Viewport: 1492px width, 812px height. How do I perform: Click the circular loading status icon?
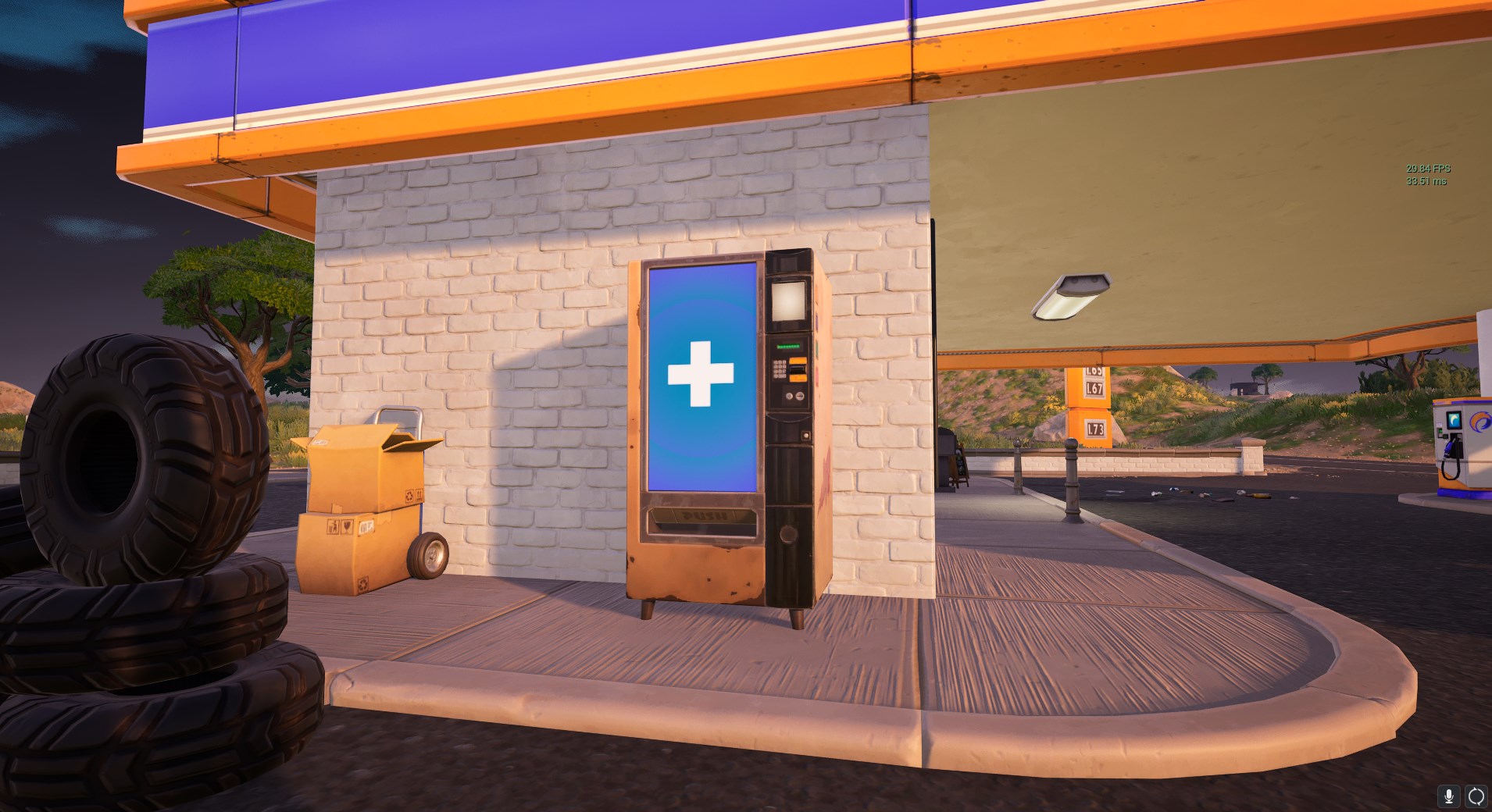point(1476,796)
